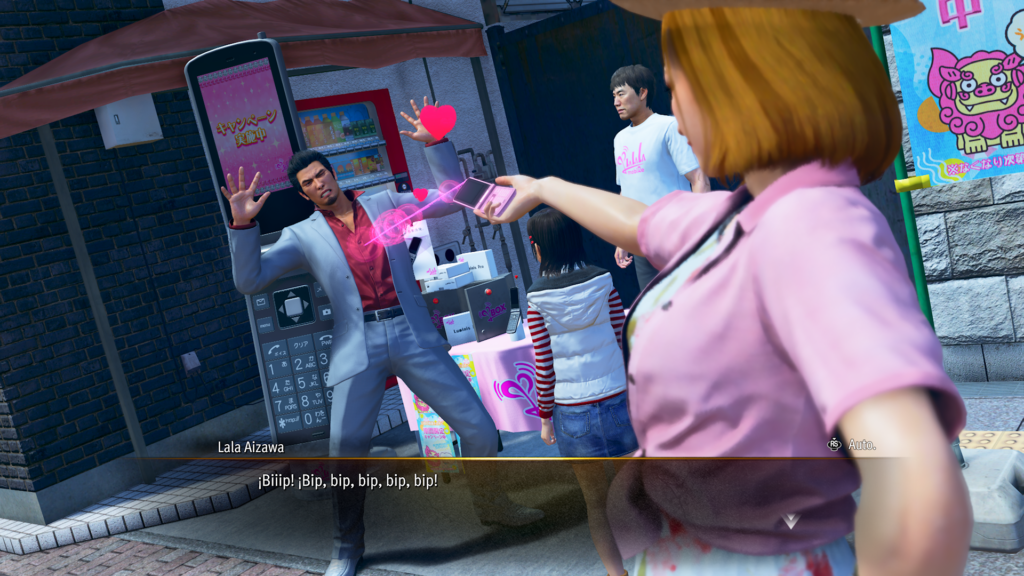Screen dimensions: 1024x576
Task: Advance dialogue with the white down arrow
Action: [790, 521]
